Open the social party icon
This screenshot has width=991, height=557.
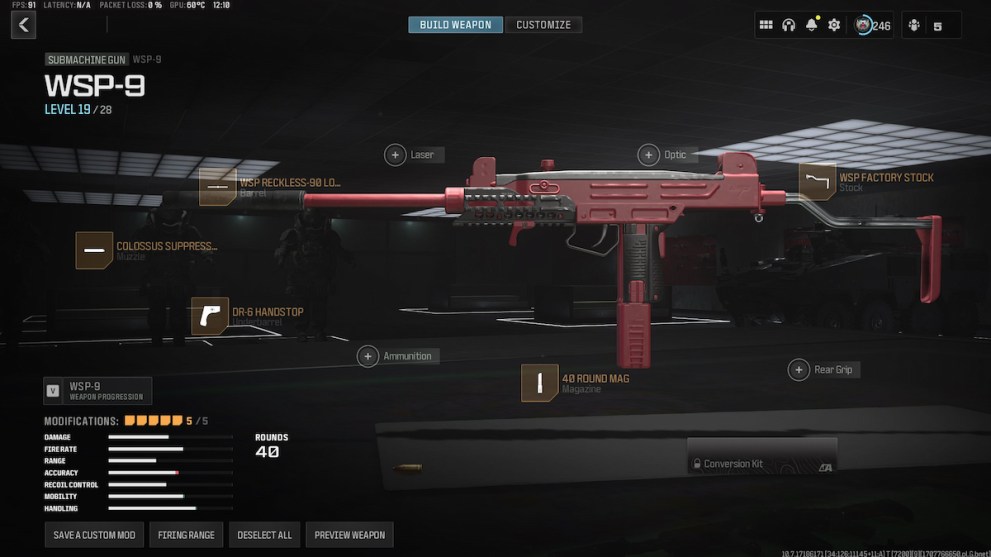point(915,25)
